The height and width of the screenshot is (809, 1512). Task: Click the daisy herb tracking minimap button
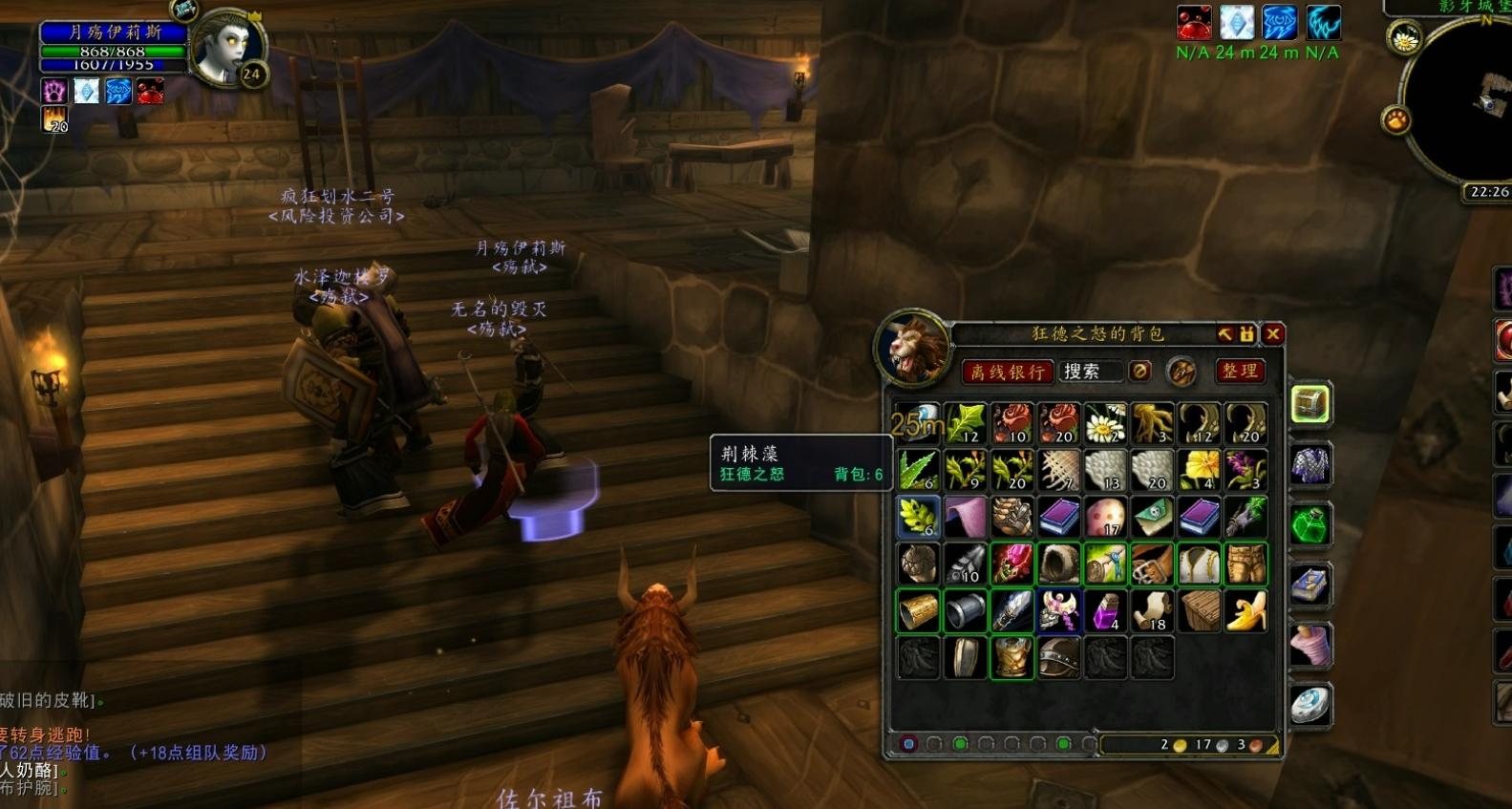[x=1404, y=39]
